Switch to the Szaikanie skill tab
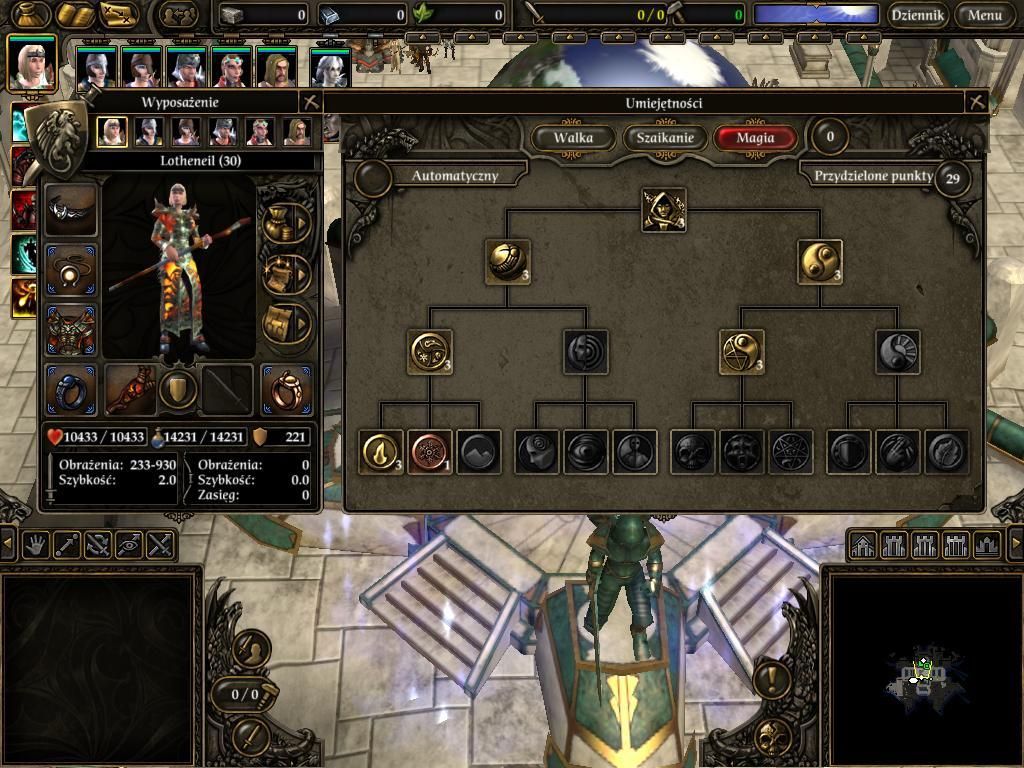The width and height of the screenshot is (1024, 768). [x=665, y=138]
